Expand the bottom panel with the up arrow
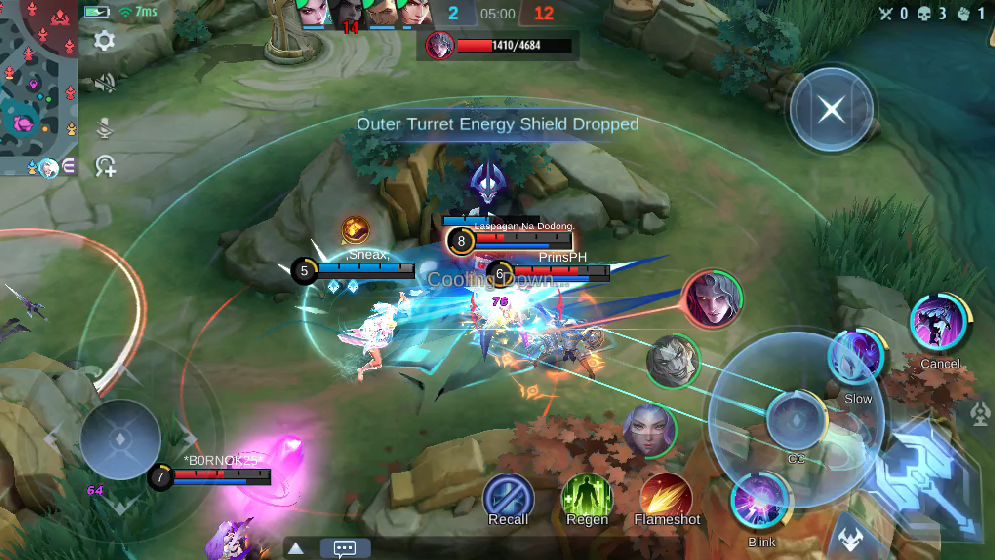The image size is (995, 560). (296, 548)
